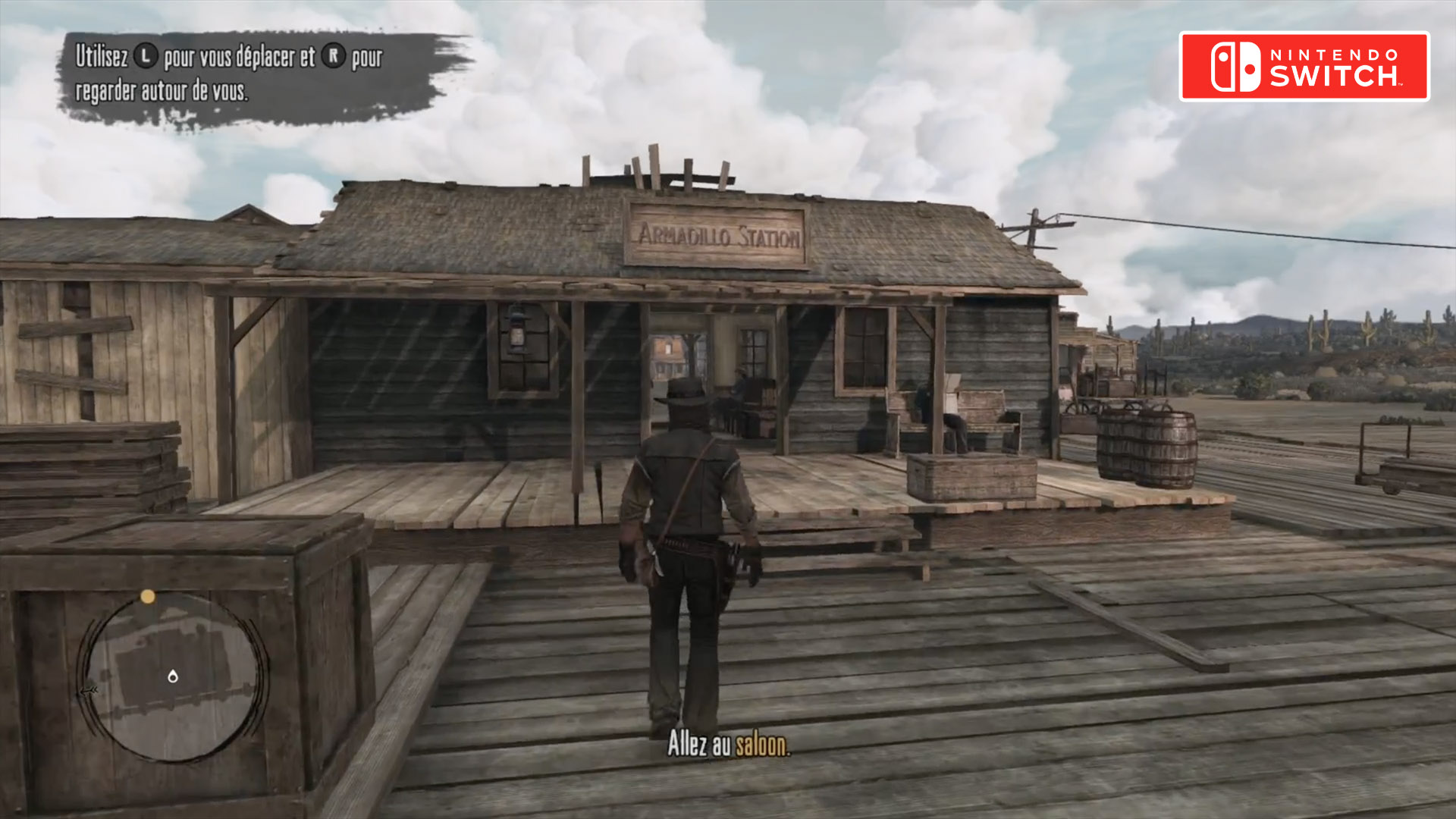Click the player arrow on the minimap
Screen dimensions: 1456x819
(x=173, y=676)
